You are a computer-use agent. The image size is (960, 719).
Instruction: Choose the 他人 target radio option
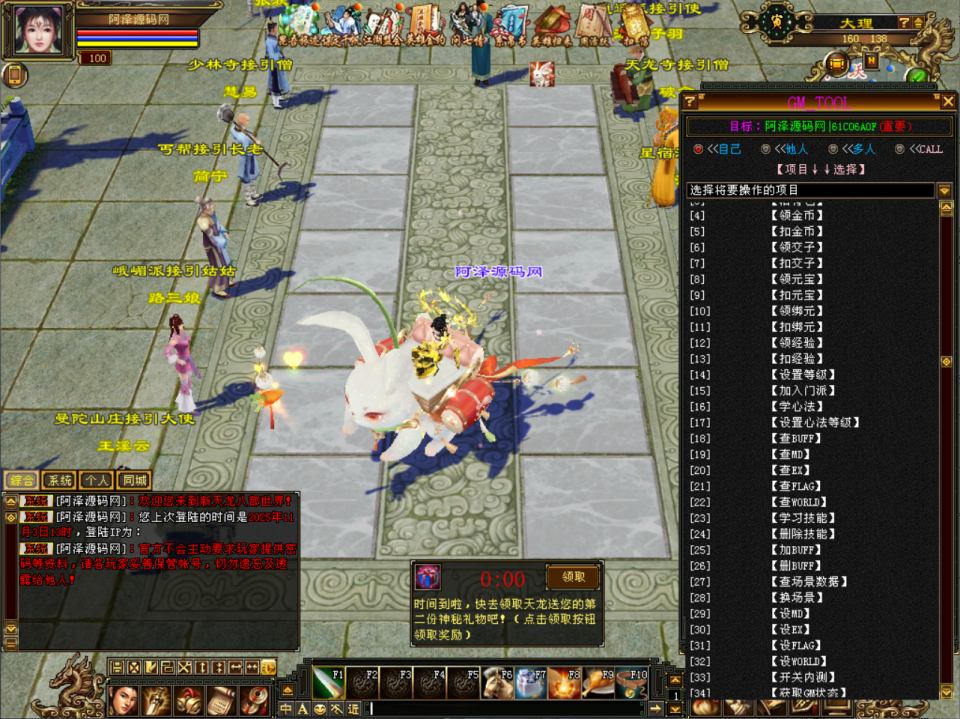(x=765, y=149)
